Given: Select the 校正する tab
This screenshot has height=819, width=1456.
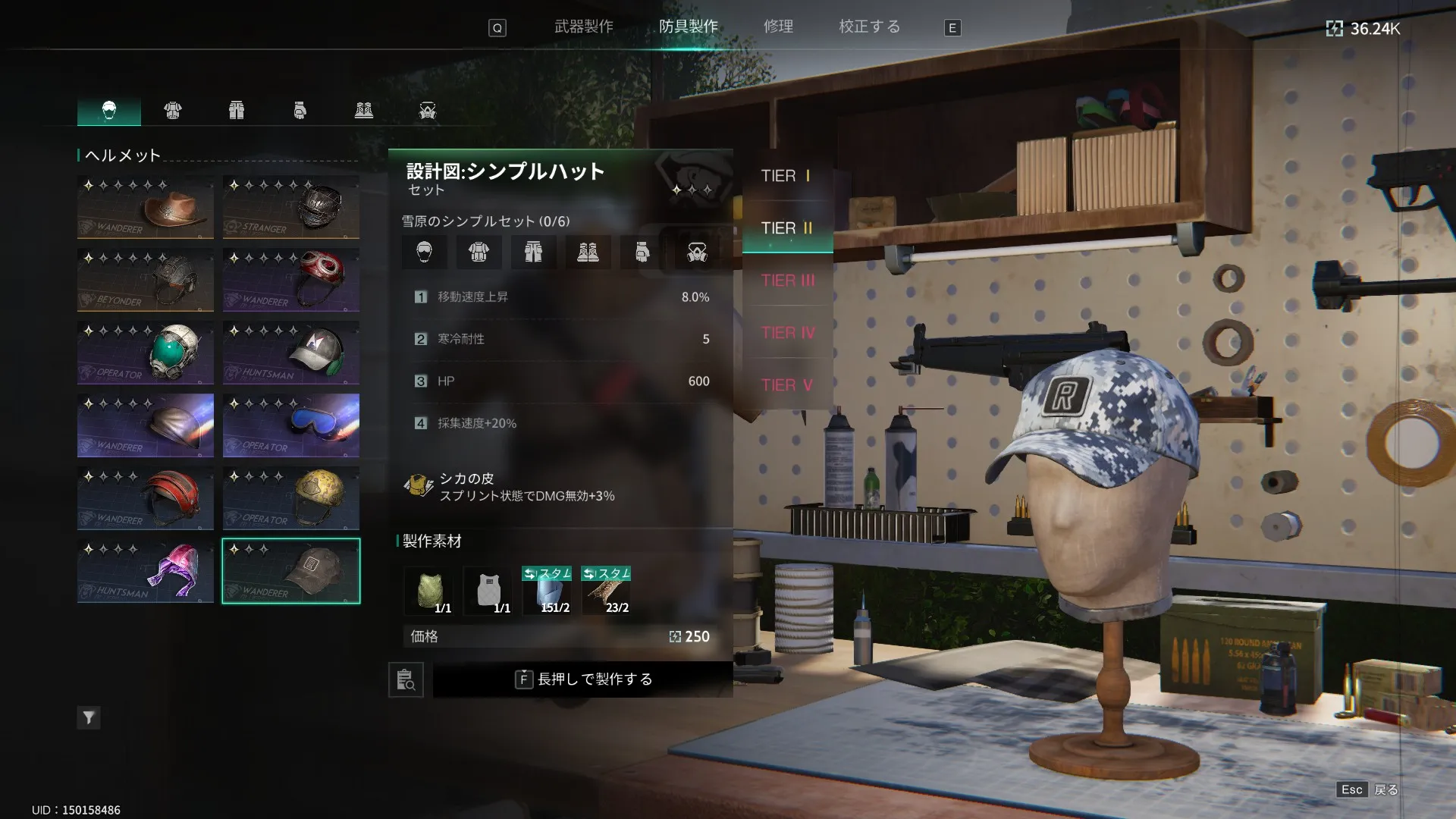Looking at the screenshot, I should (869, 27).
